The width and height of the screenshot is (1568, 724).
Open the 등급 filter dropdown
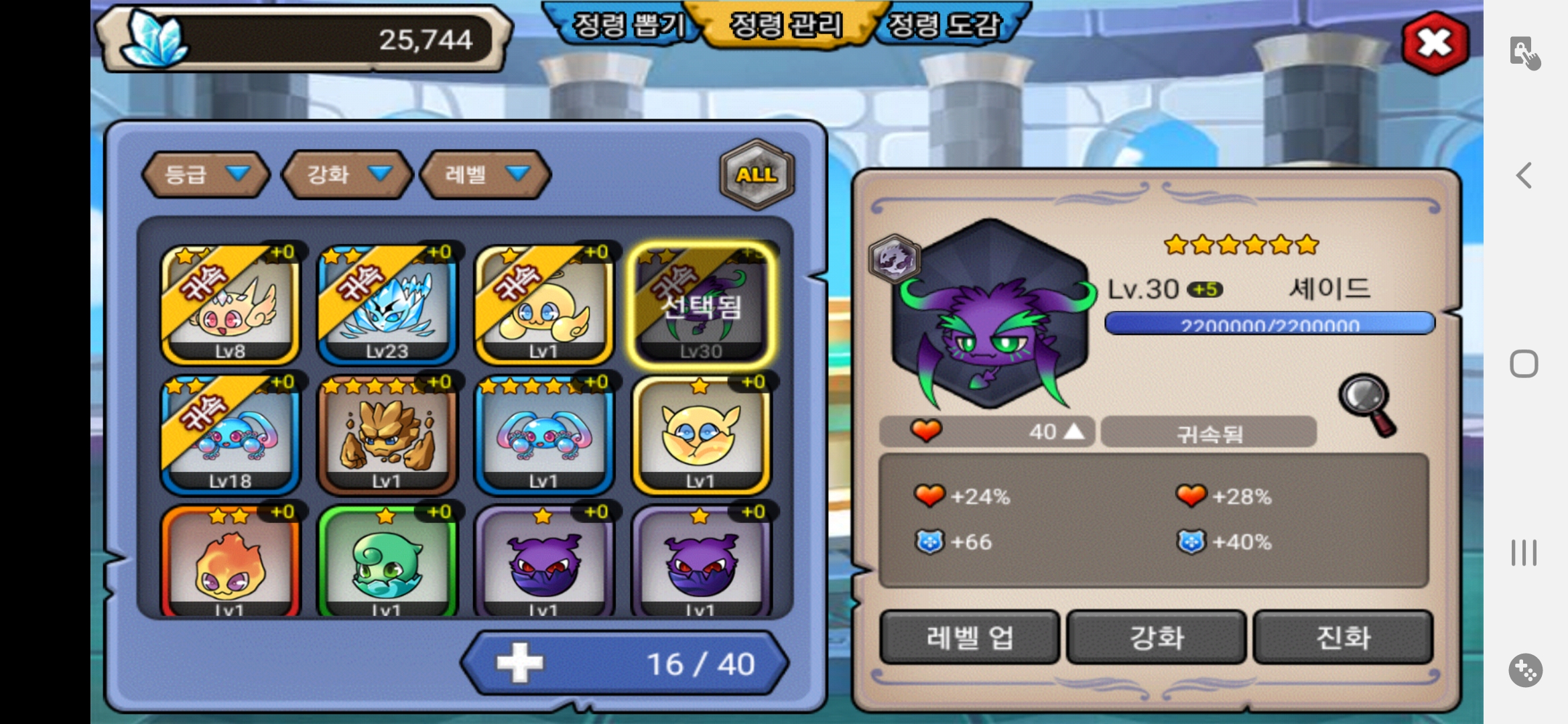[x=206, y=174]
